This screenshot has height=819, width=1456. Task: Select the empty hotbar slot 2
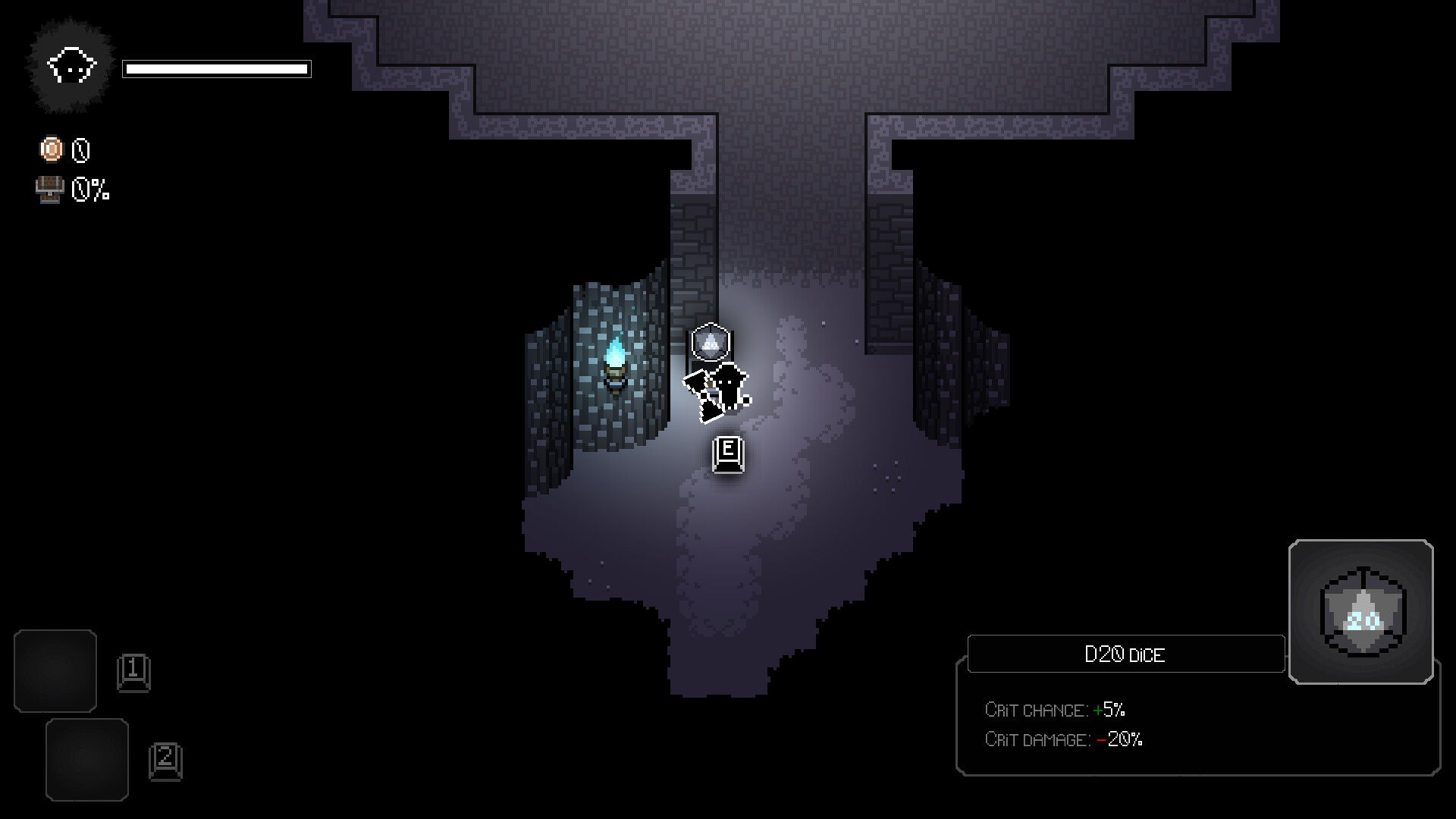[x=87, y=758]
